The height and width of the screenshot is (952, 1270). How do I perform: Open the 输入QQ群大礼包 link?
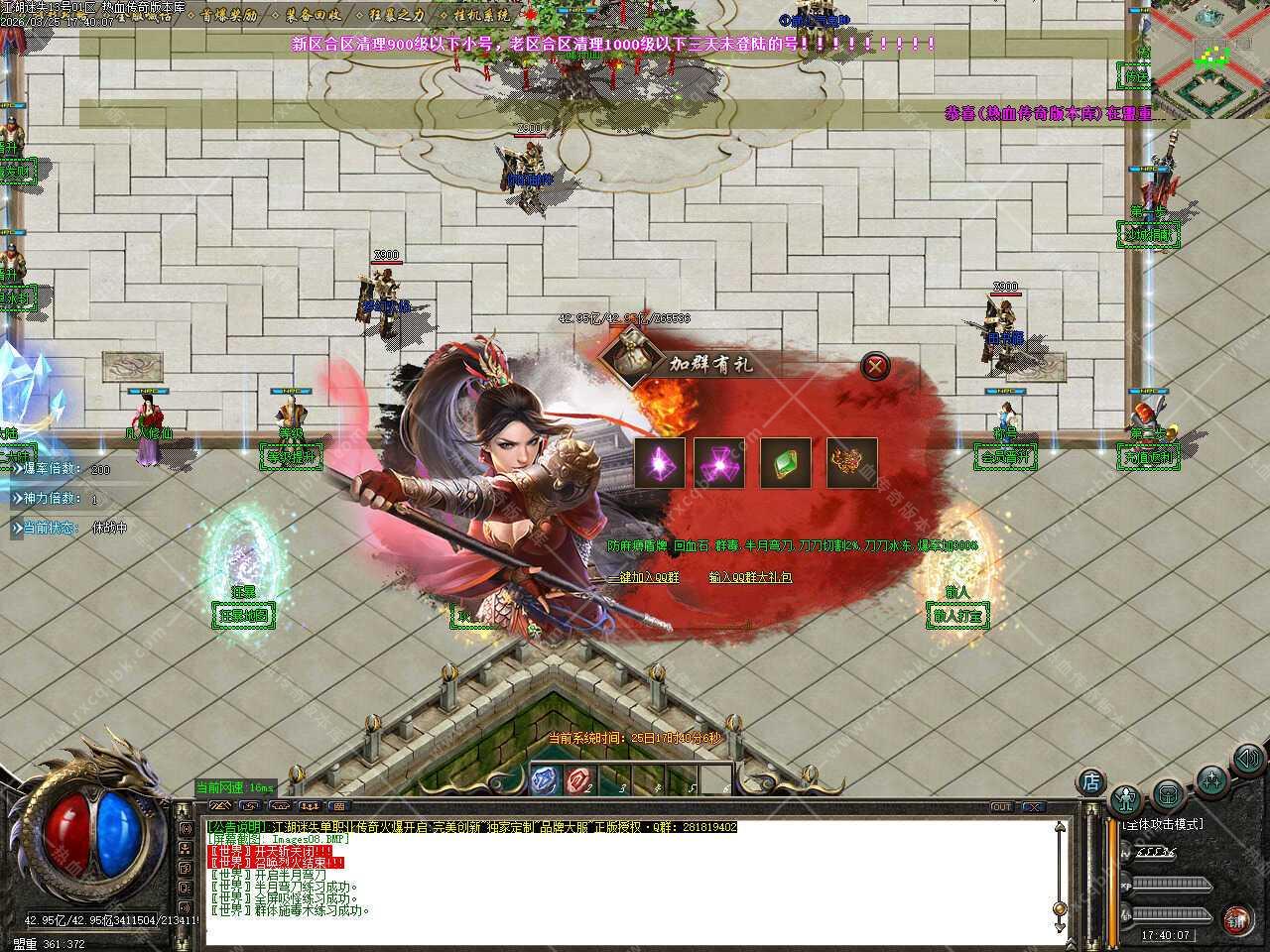[x=750, y=577]
